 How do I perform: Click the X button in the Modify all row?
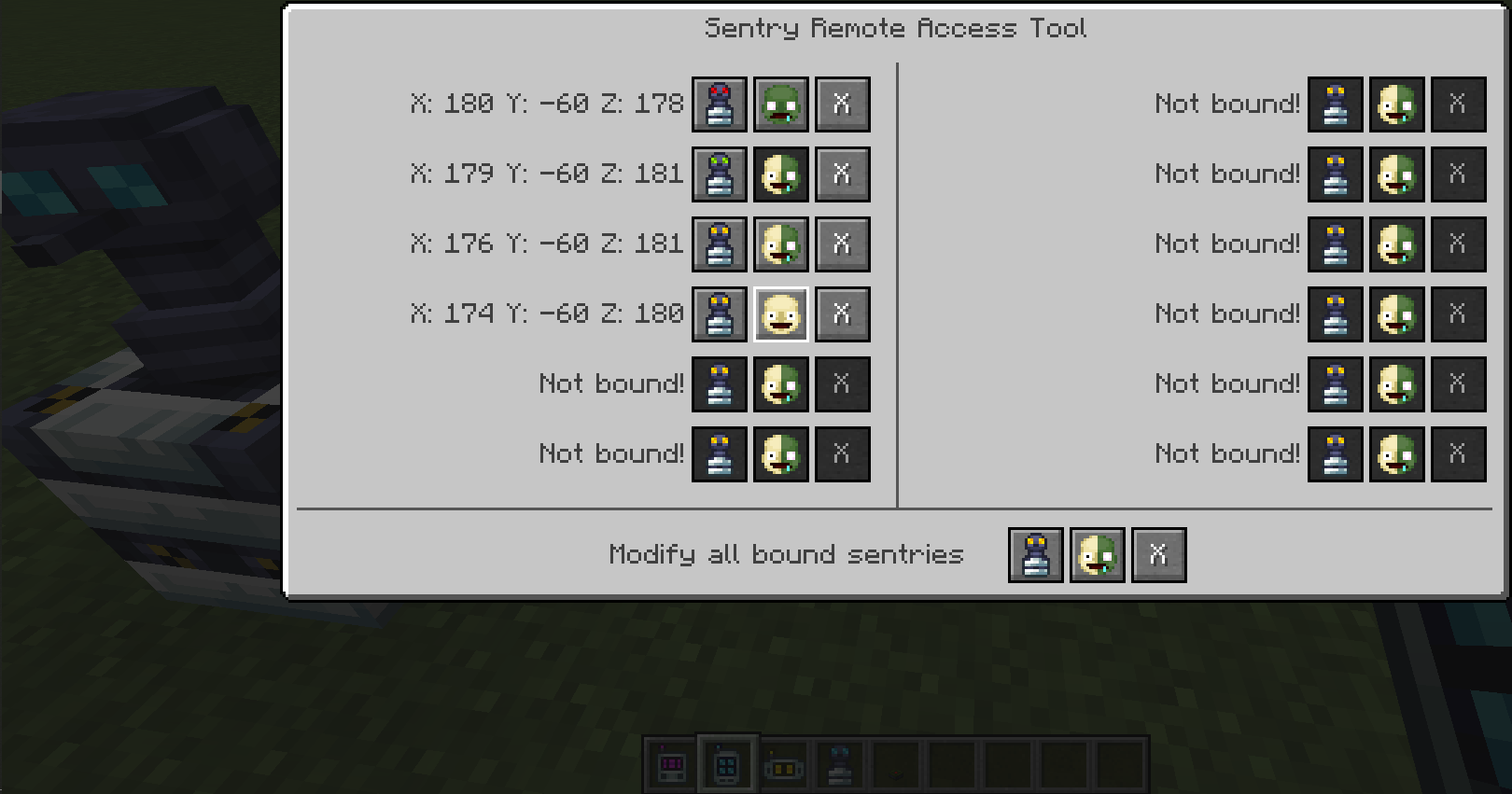(x=1158, y=553)
